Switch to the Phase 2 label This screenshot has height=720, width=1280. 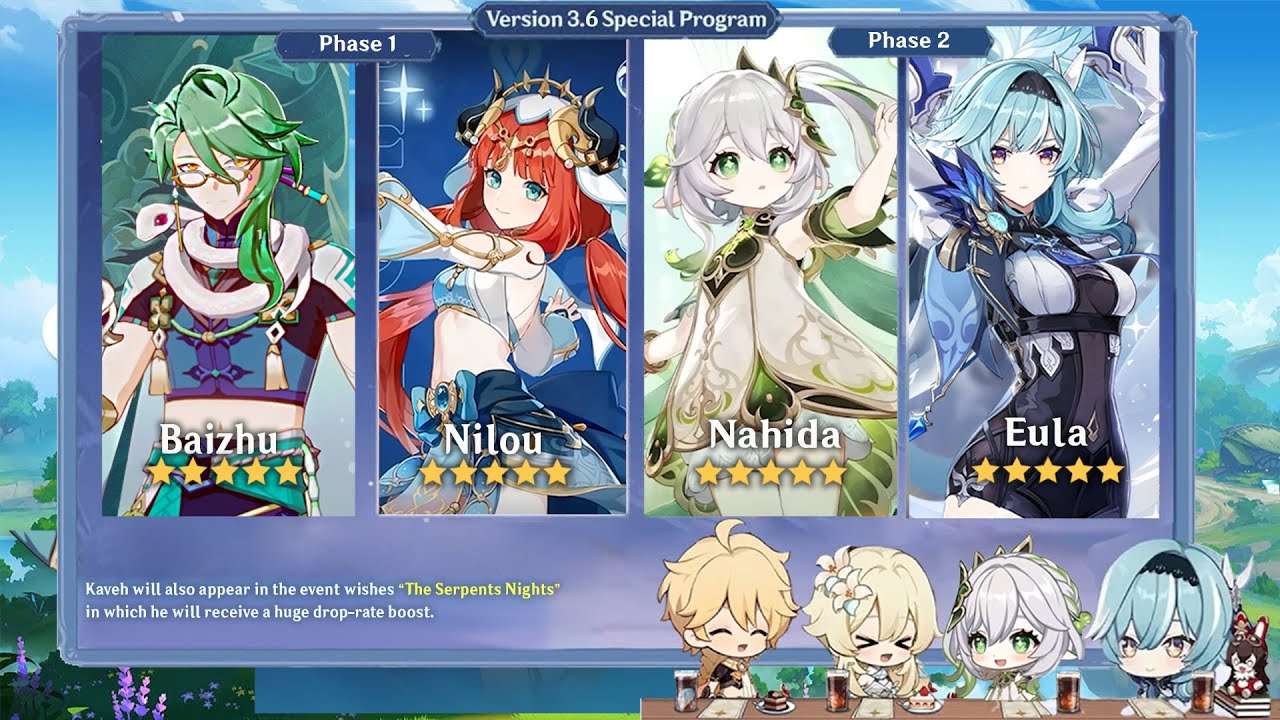[909, 41]
